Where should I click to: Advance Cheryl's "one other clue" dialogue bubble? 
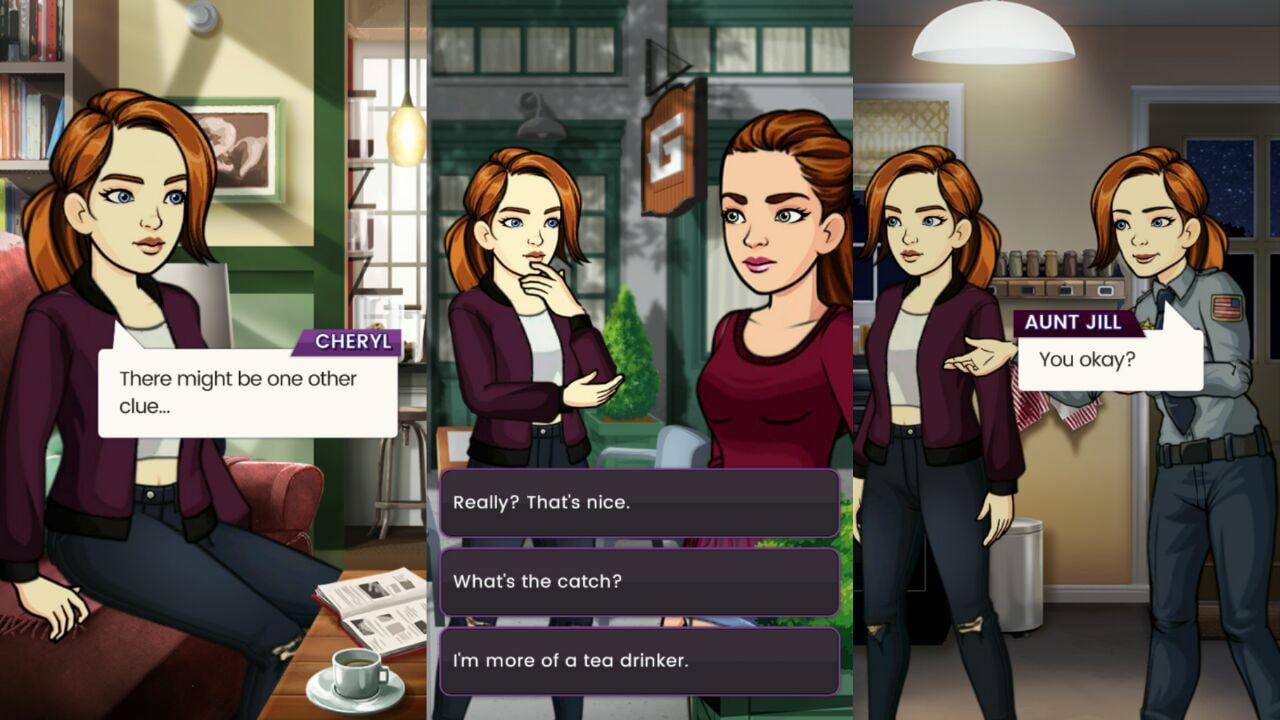pyautogui.click(x=248, y=393)
